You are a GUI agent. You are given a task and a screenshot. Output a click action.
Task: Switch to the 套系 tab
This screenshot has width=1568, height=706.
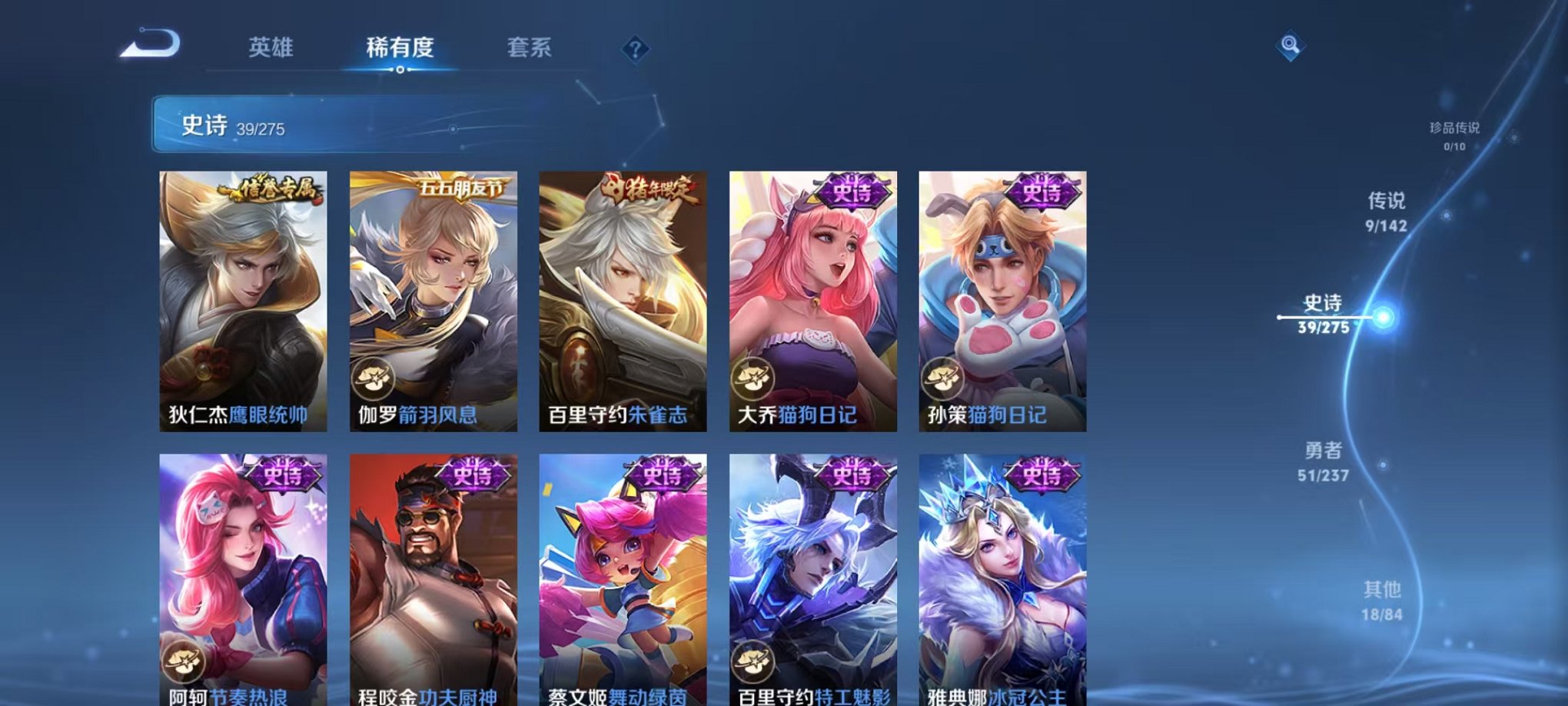(x=530, y=48)
